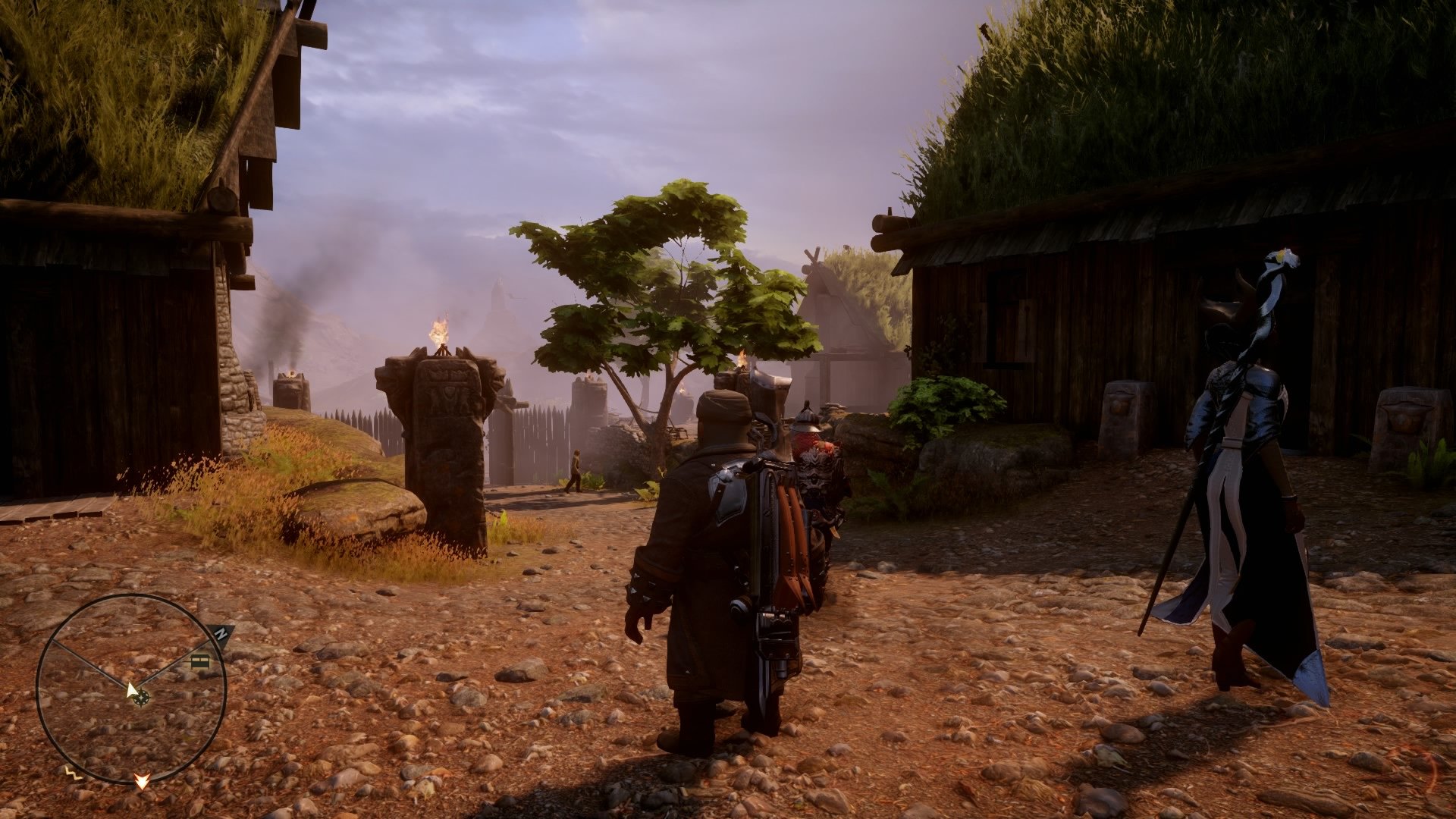
Task: Select the merchant stall icon on the minimap
Action: click(x=199, y=662)
